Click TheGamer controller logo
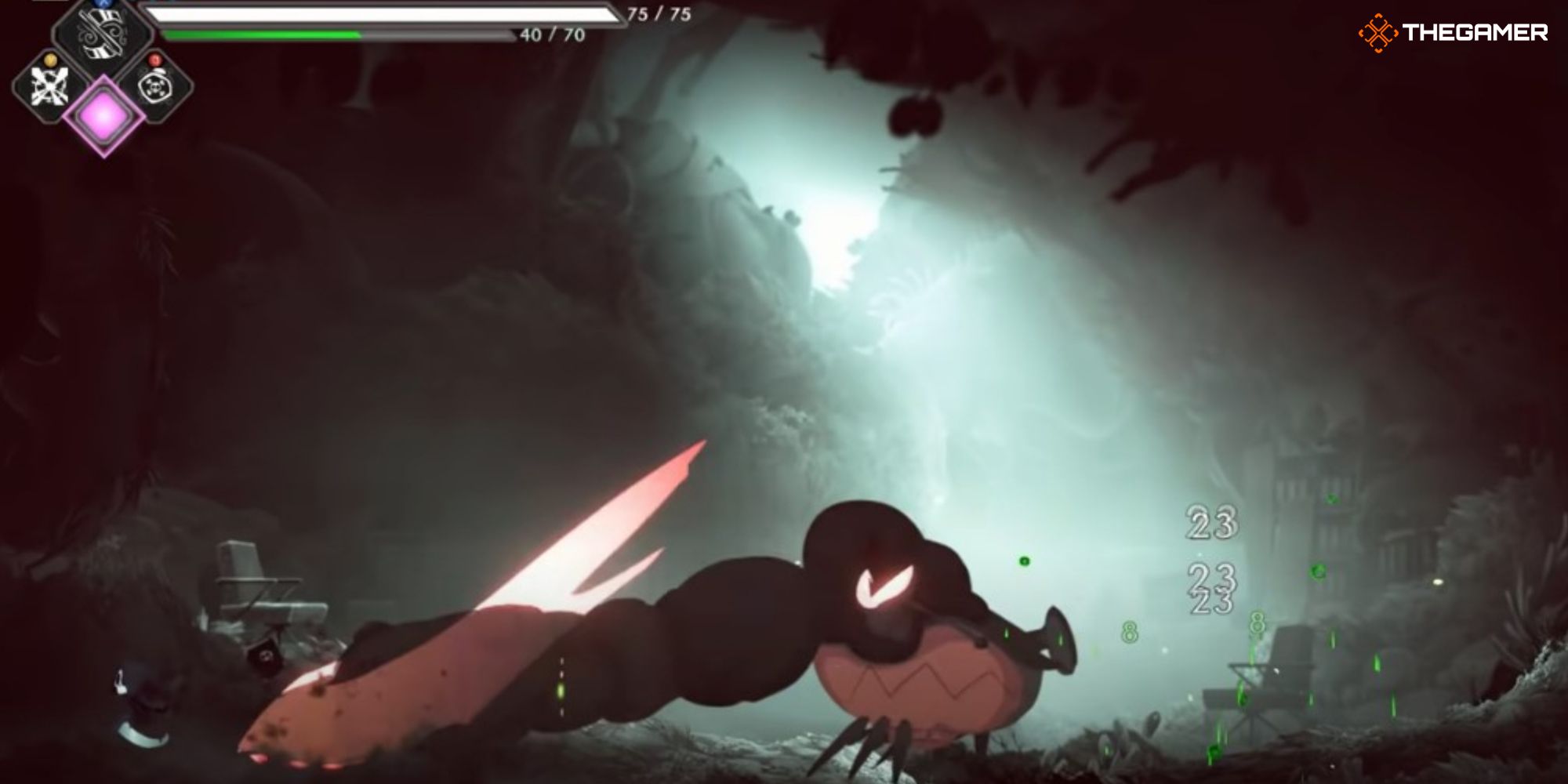The height and width of the screenshot is (784, 1568). click(x=1380, y=33)
